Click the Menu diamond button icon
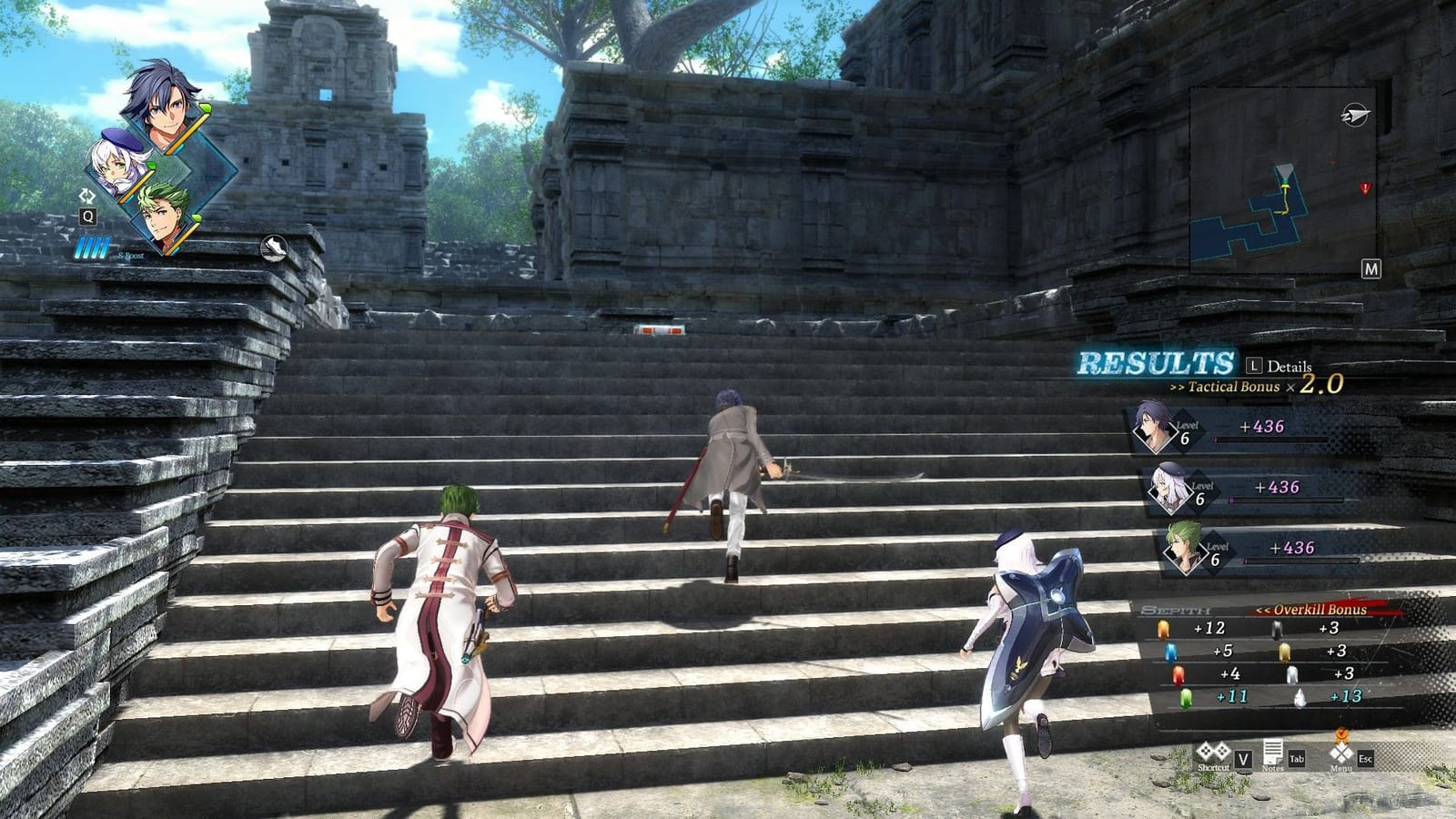The width and height of the screenshot is (1456, 819). point(1340,752)
